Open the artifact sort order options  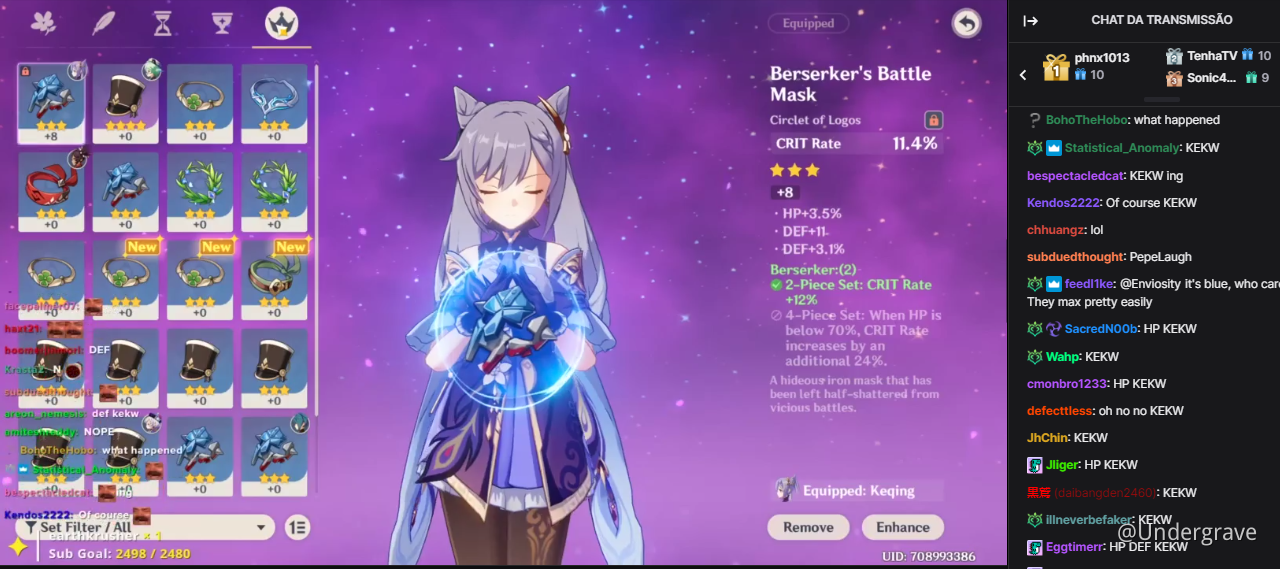pyautogui.click(x=297, y=527)
